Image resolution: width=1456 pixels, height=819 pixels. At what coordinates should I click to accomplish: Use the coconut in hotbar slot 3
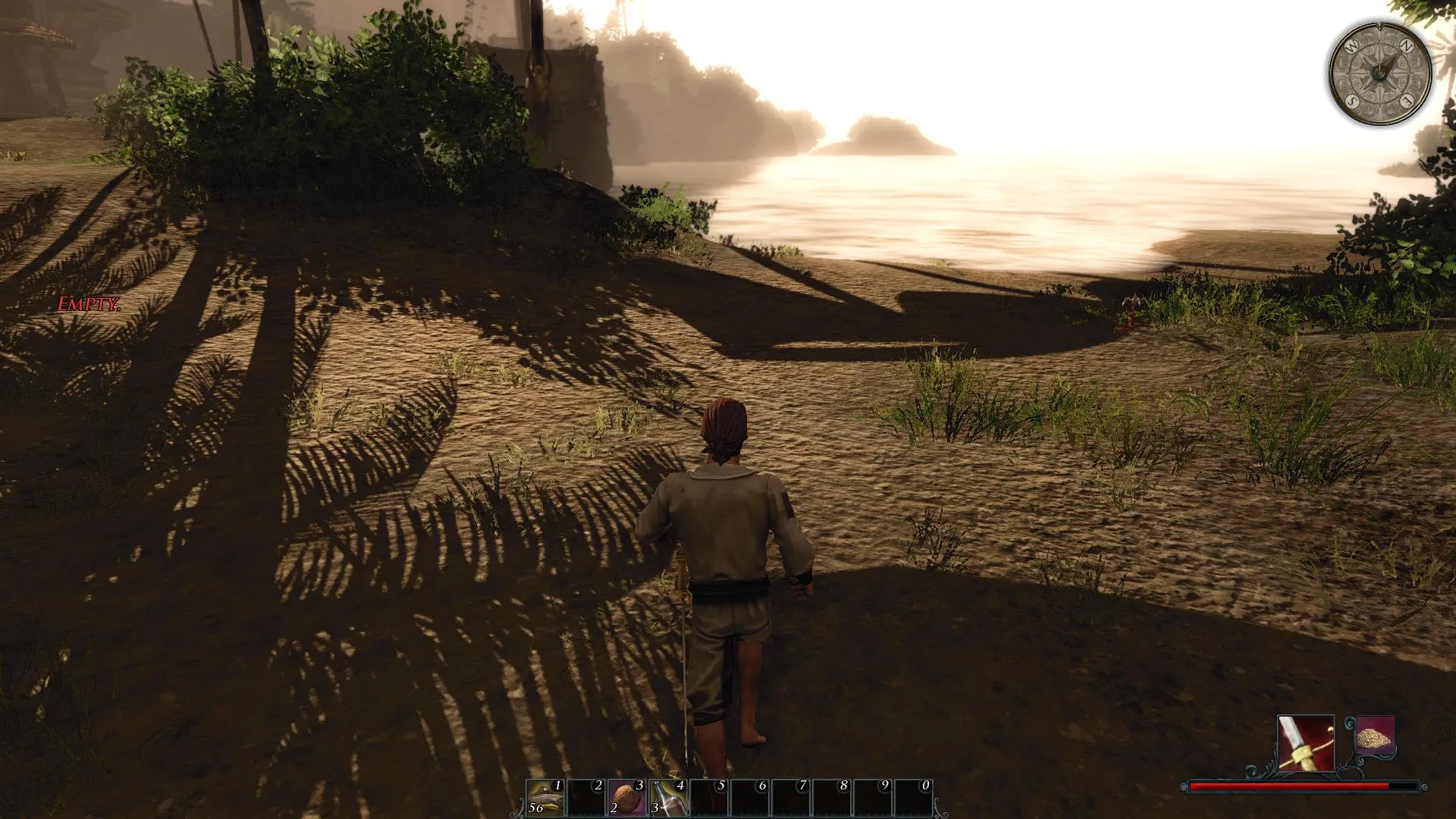pyautogui.click(x=626, y=798)
